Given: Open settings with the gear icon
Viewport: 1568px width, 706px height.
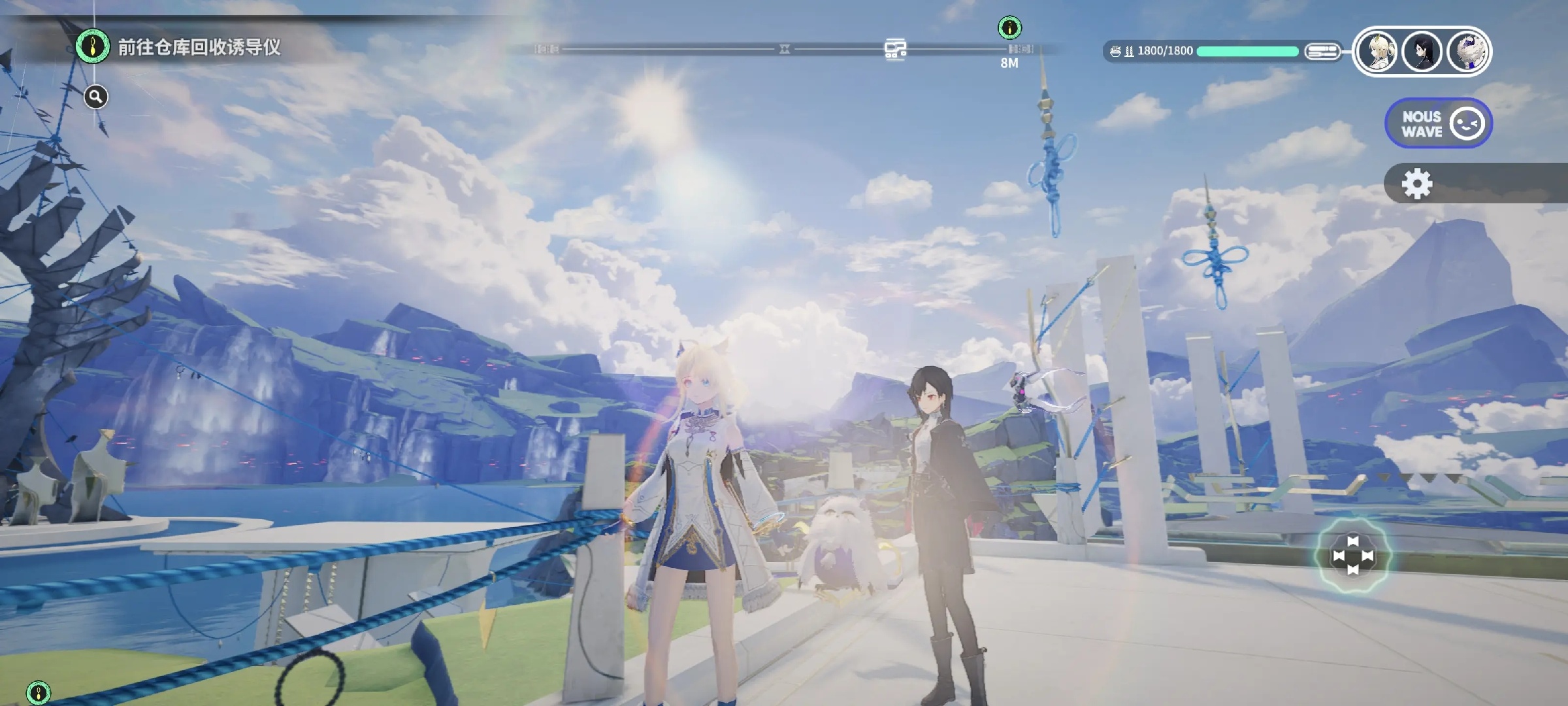Looking at the screenshot, I should [1416, 184].
